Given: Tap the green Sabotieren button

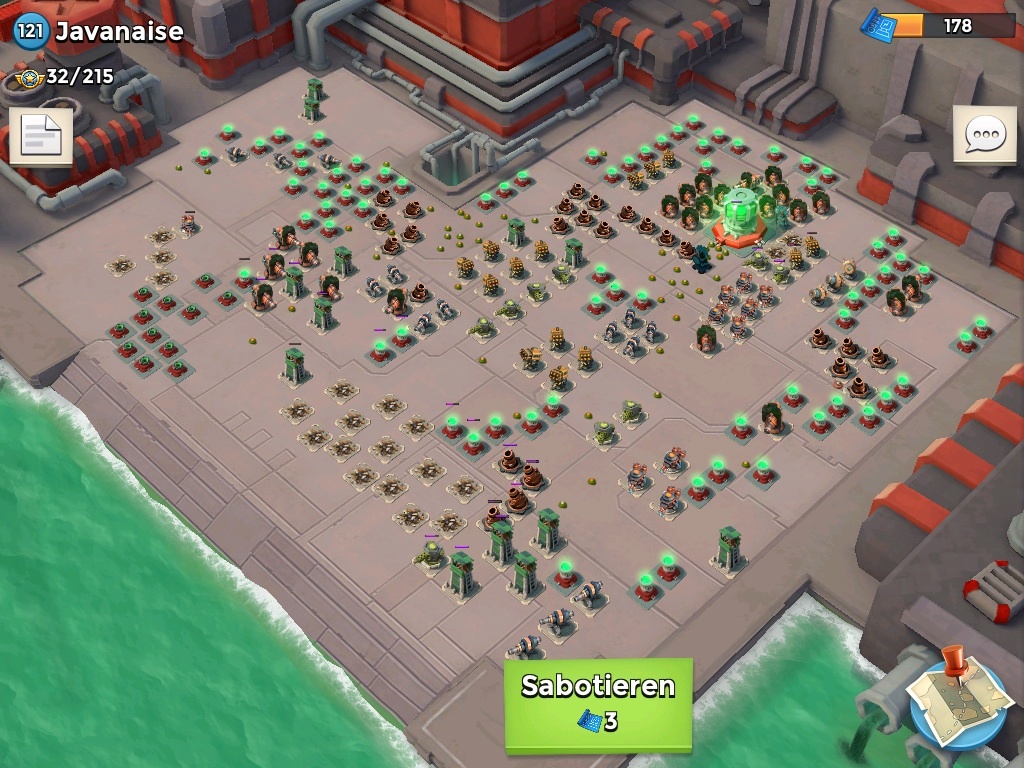Looking at the screenshot, I should click(x=598, y=704).
